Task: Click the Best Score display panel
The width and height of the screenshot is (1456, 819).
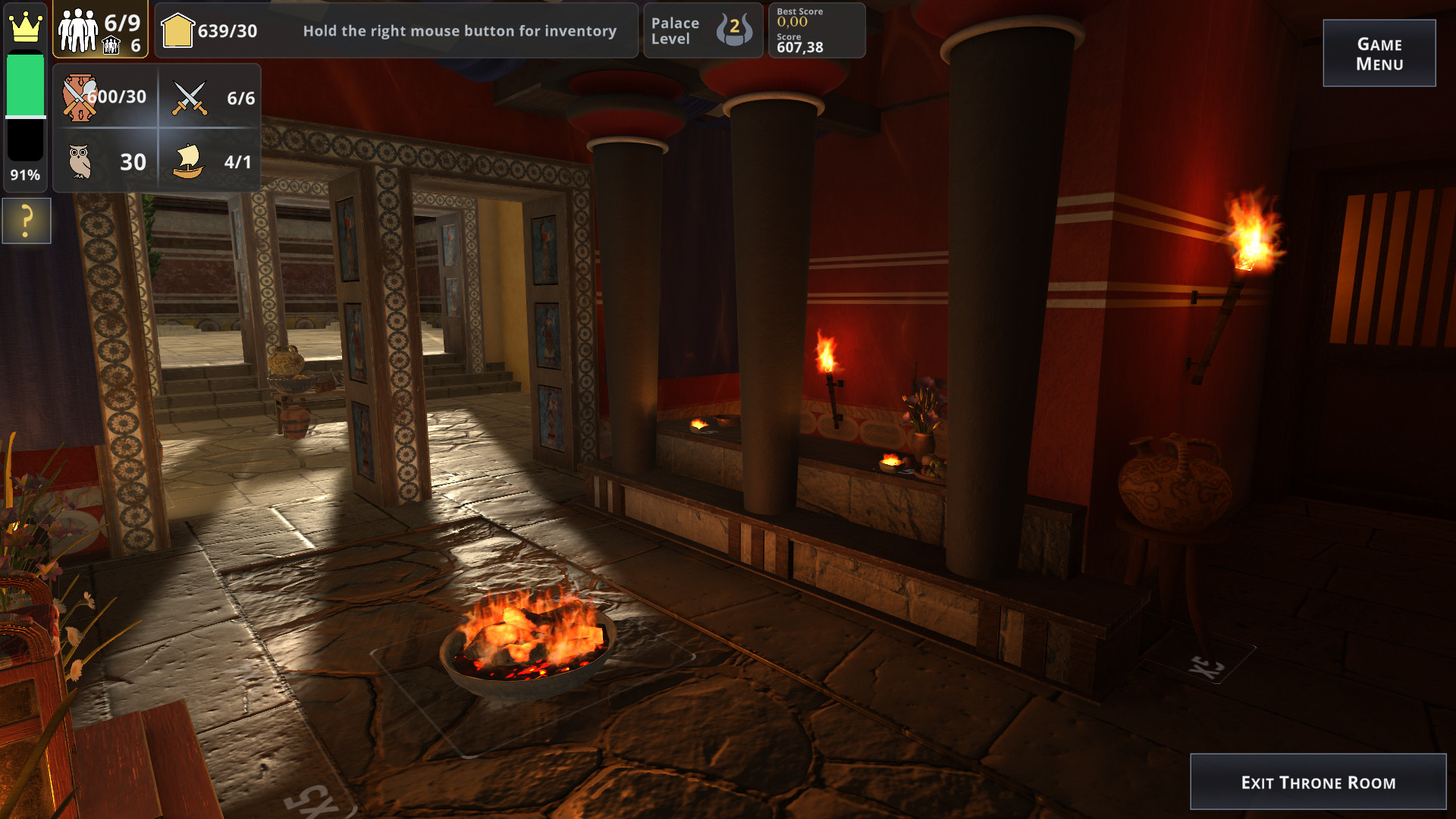Action: click(x=817, y=30)
